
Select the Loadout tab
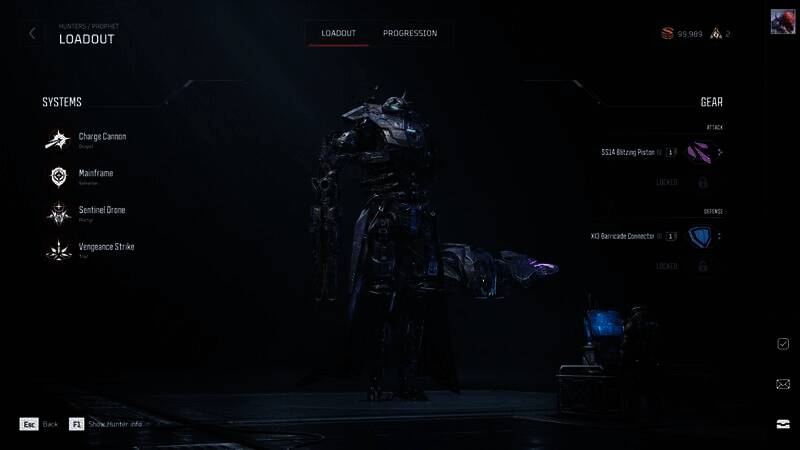pos(339,33)
